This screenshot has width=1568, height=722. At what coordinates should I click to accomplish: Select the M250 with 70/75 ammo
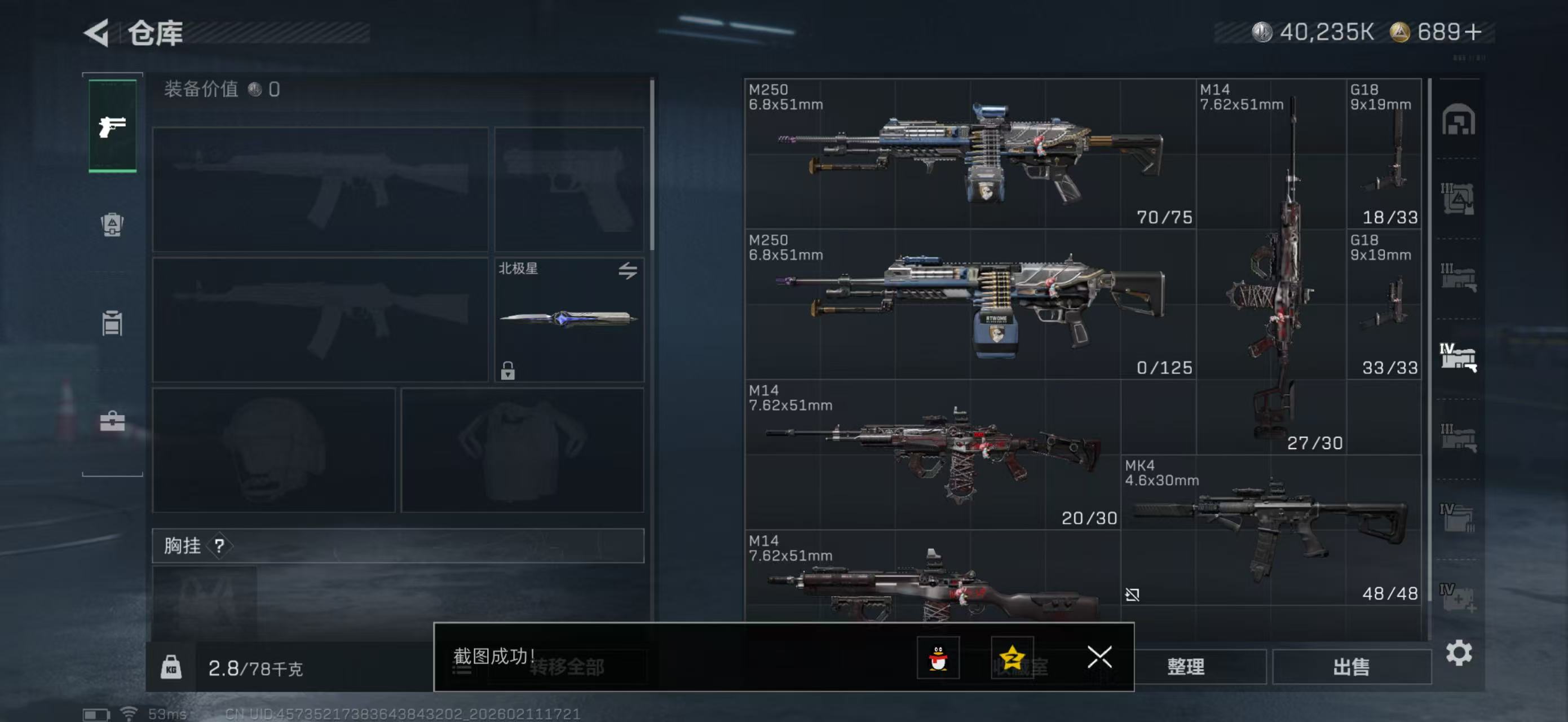(x=970, y=154)
